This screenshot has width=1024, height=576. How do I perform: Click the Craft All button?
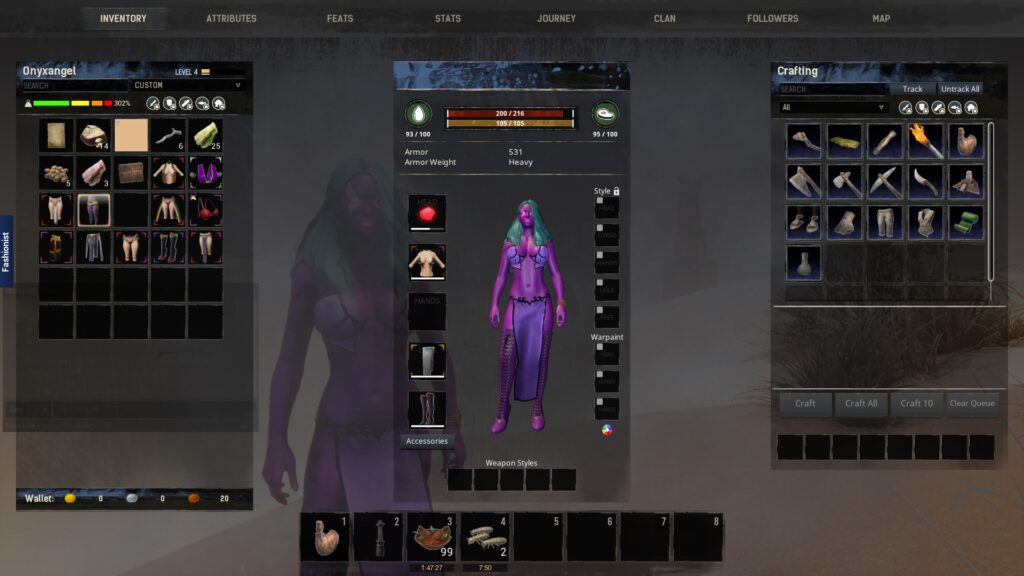(861, 403)
